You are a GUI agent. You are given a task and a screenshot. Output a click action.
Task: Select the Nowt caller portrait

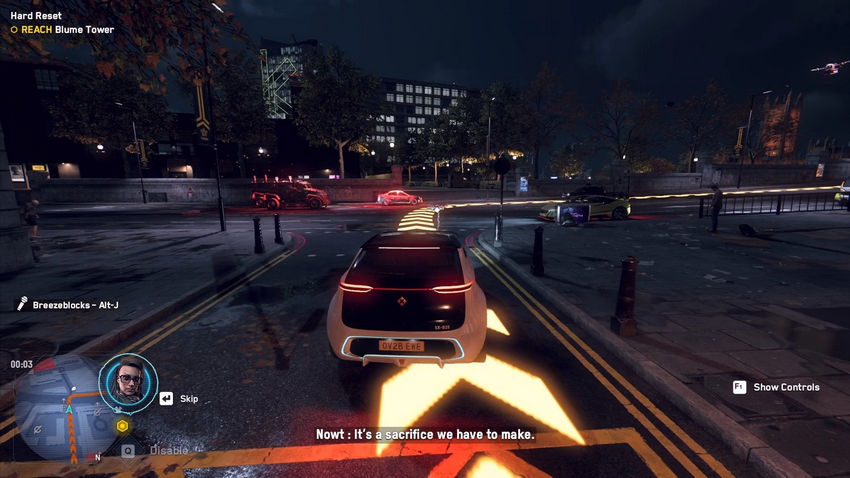point(128,382)
